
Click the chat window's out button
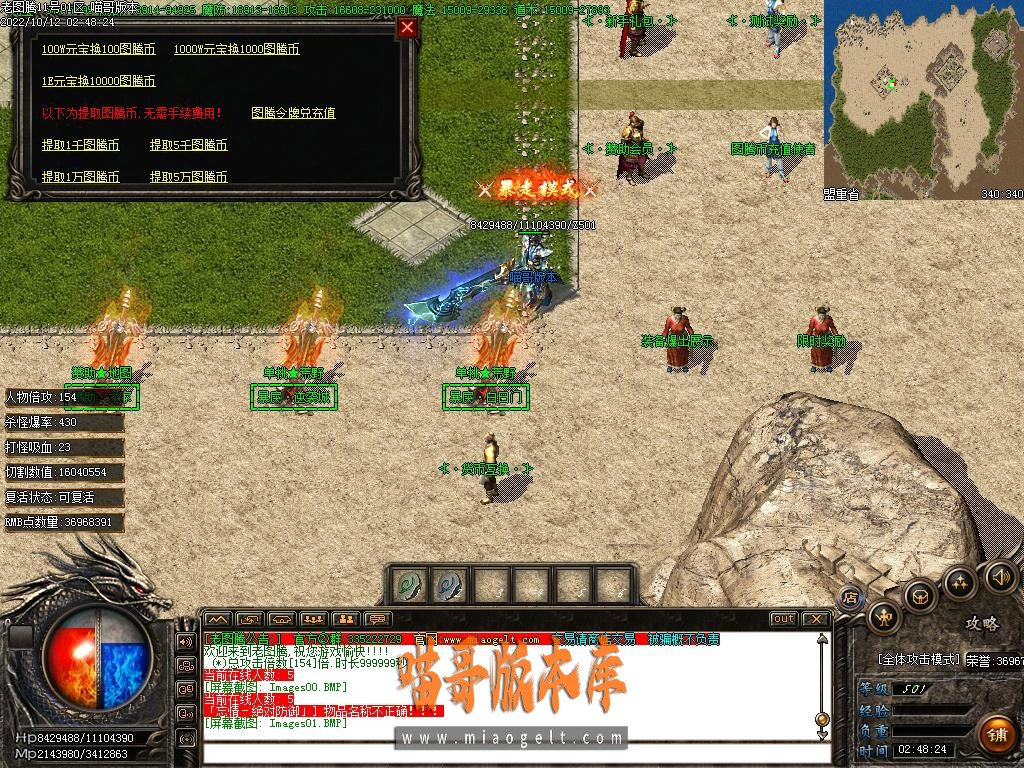click(x=784, y=619)
